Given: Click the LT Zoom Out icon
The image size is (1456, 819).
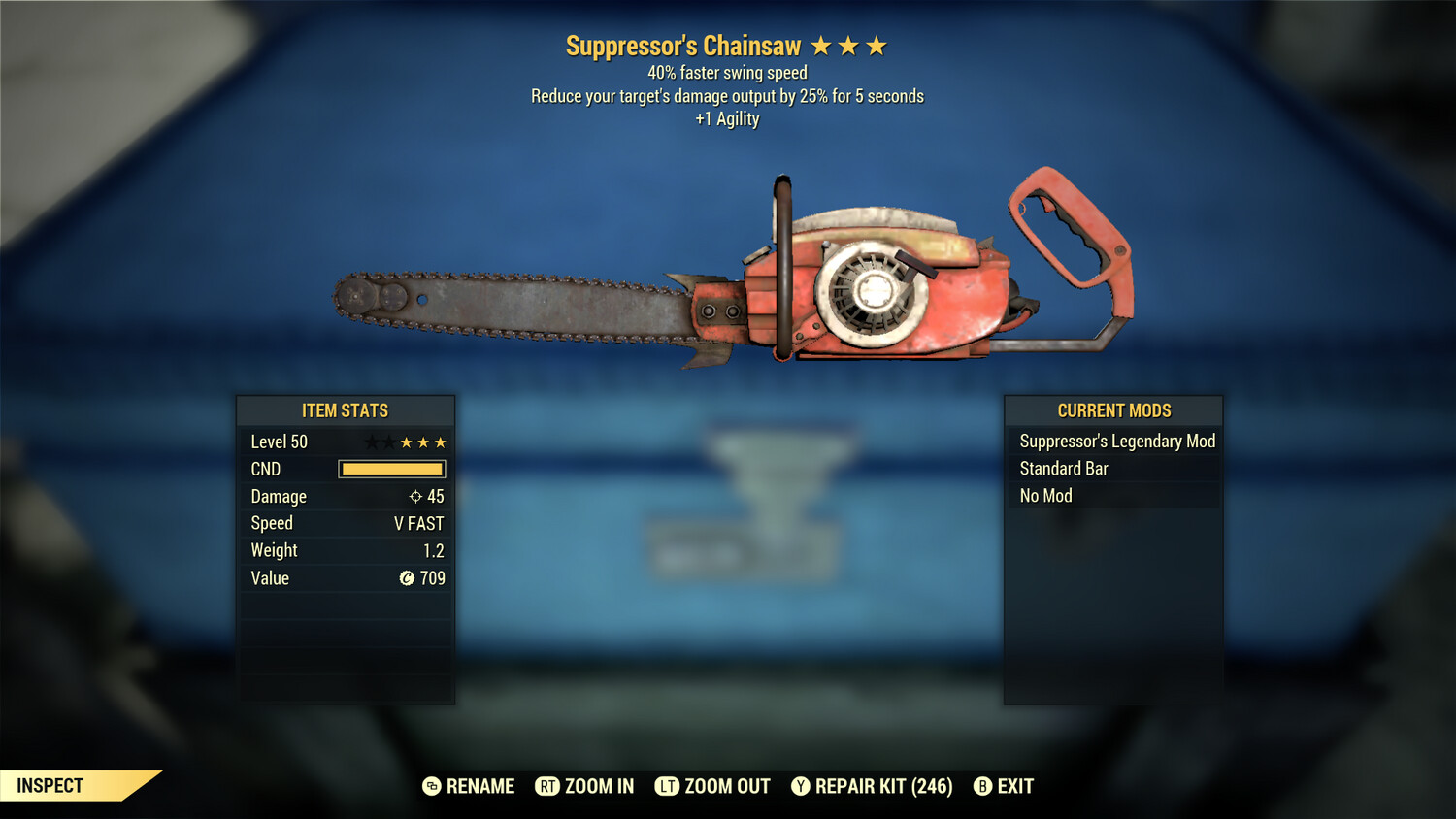Looking at the screenshot, I should coord(668,786).
